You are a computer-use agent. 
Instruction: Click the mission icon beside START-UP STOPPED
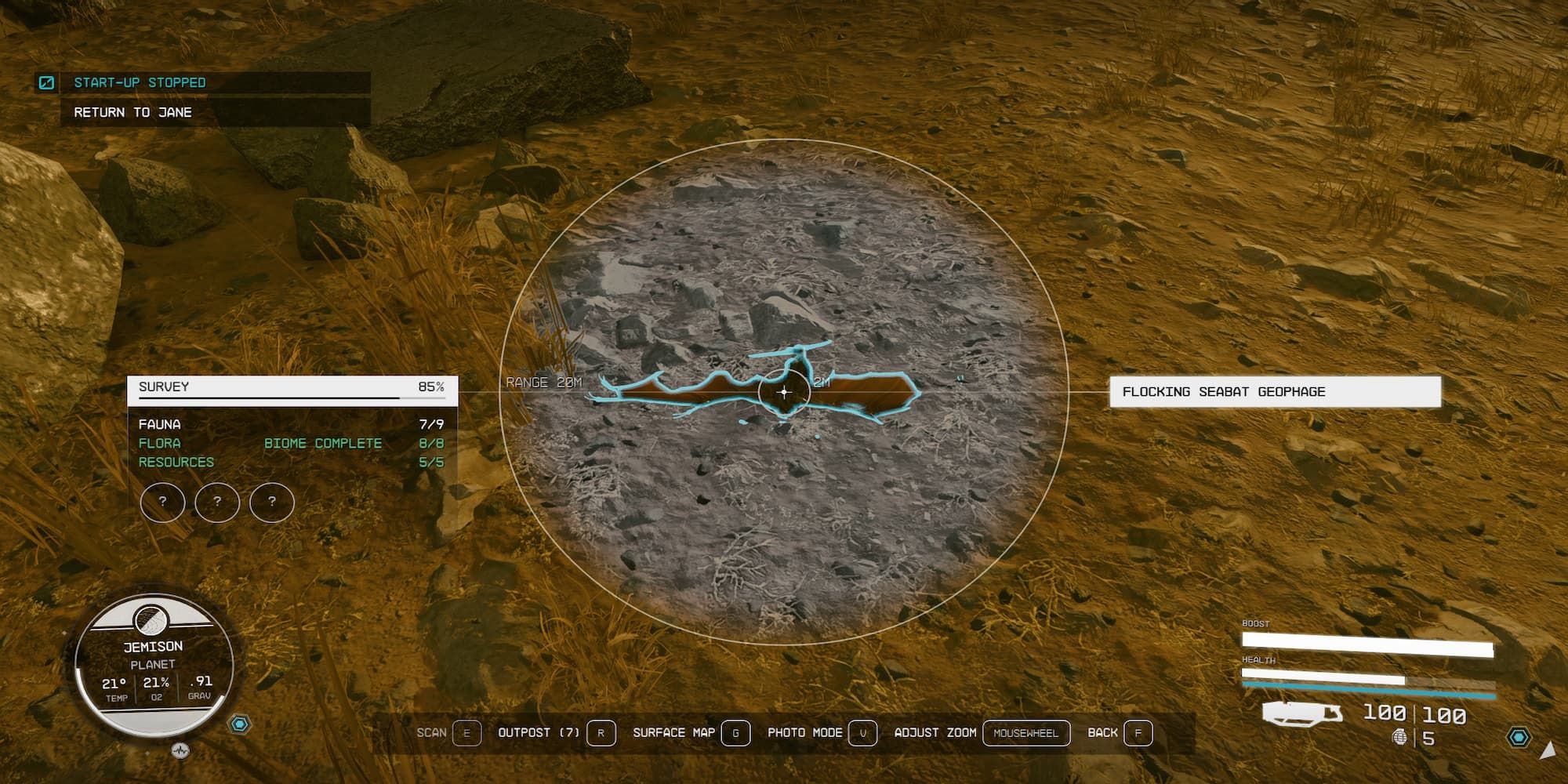click(49, 81)
